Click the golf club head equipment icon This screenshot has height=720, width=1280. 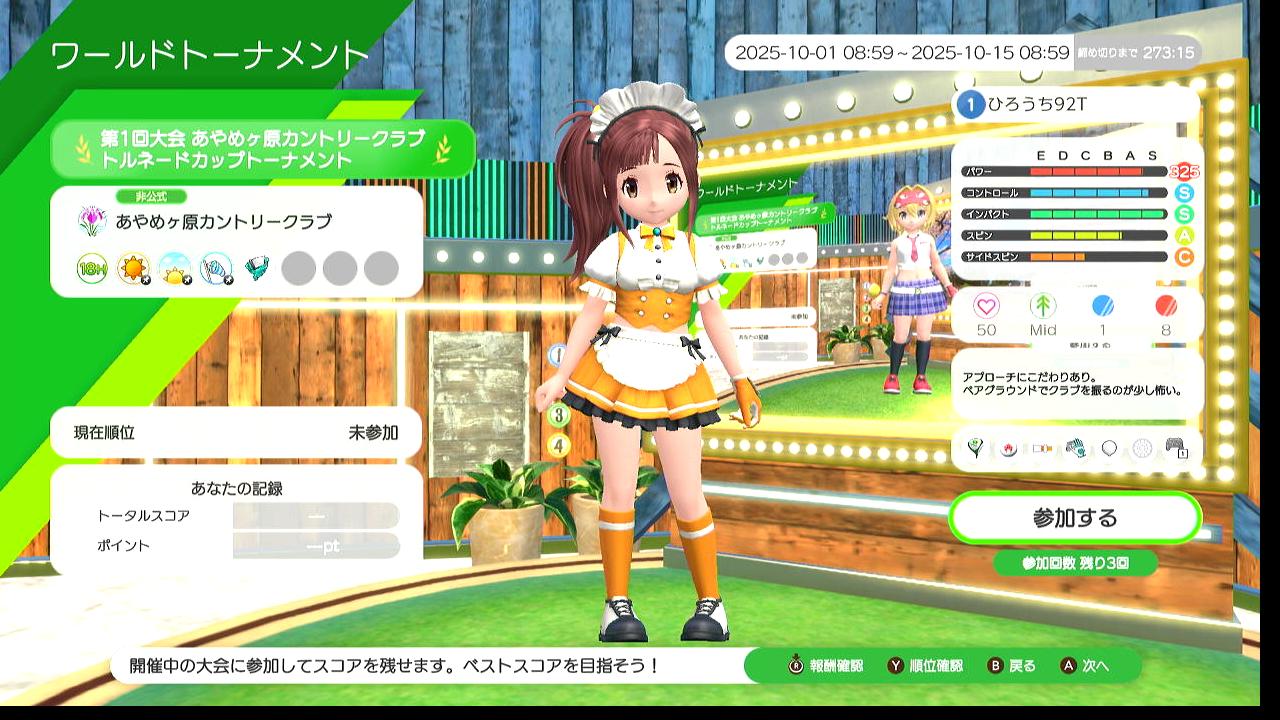pyautogui.click(x=977, y=448)
